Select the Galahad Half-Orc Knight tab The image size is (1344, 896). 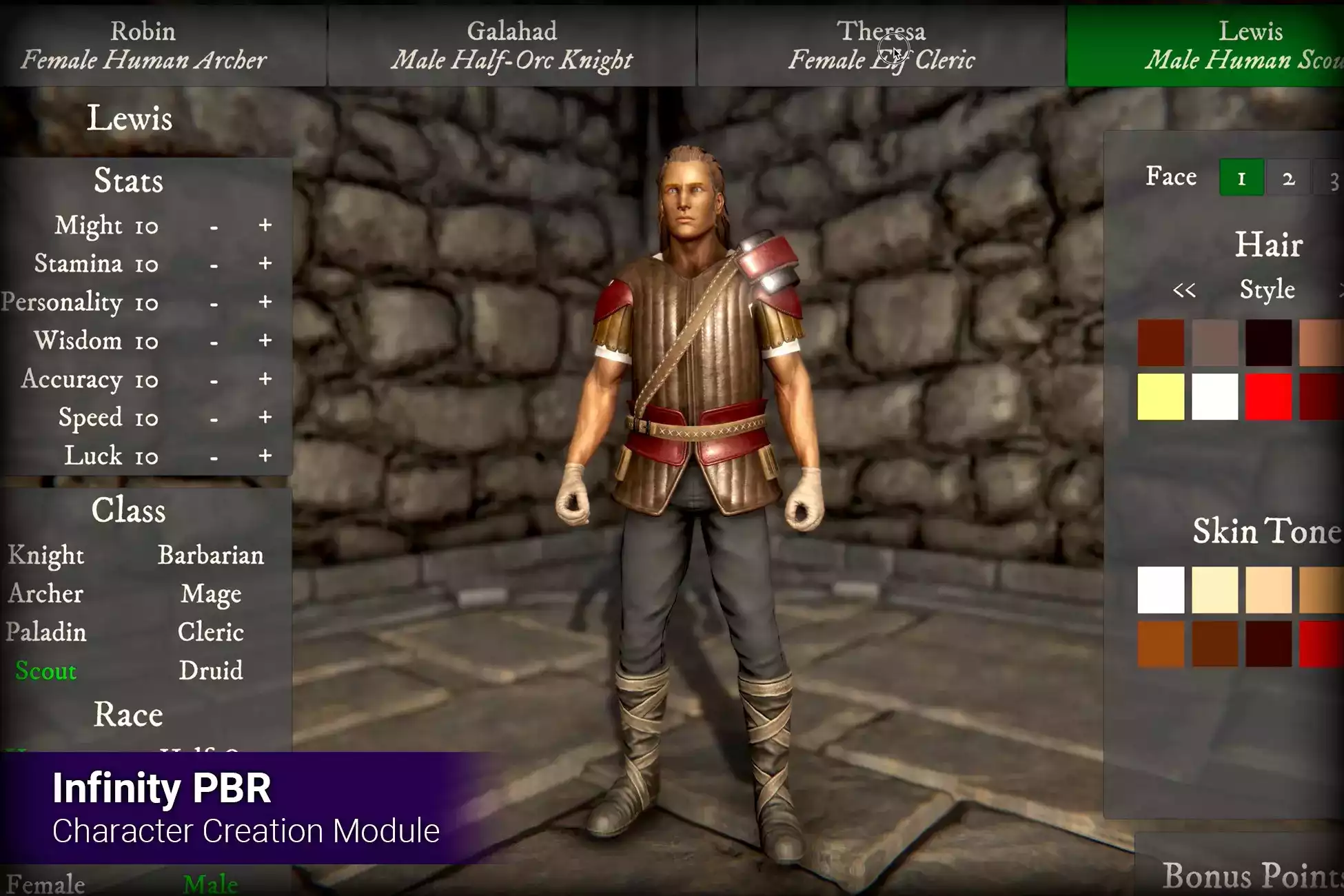511,45
